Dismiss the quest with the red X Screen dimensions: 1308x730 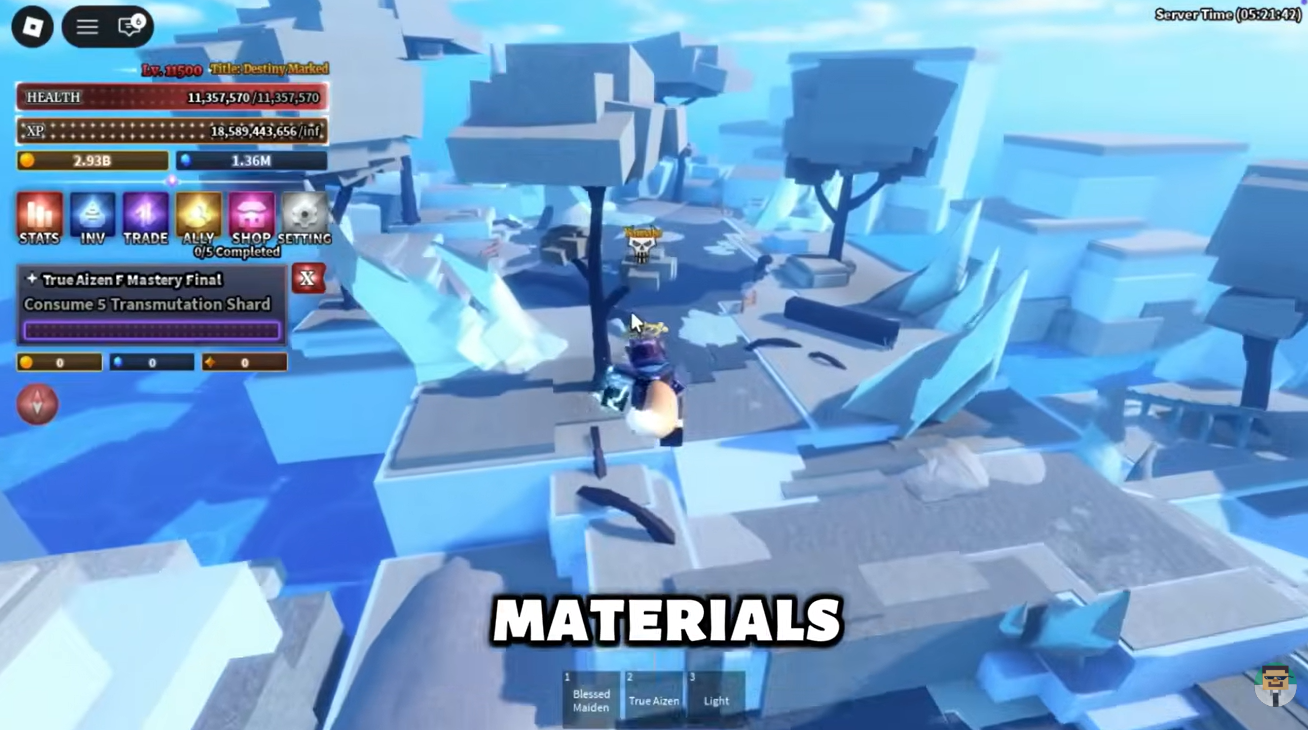[309, 279]
